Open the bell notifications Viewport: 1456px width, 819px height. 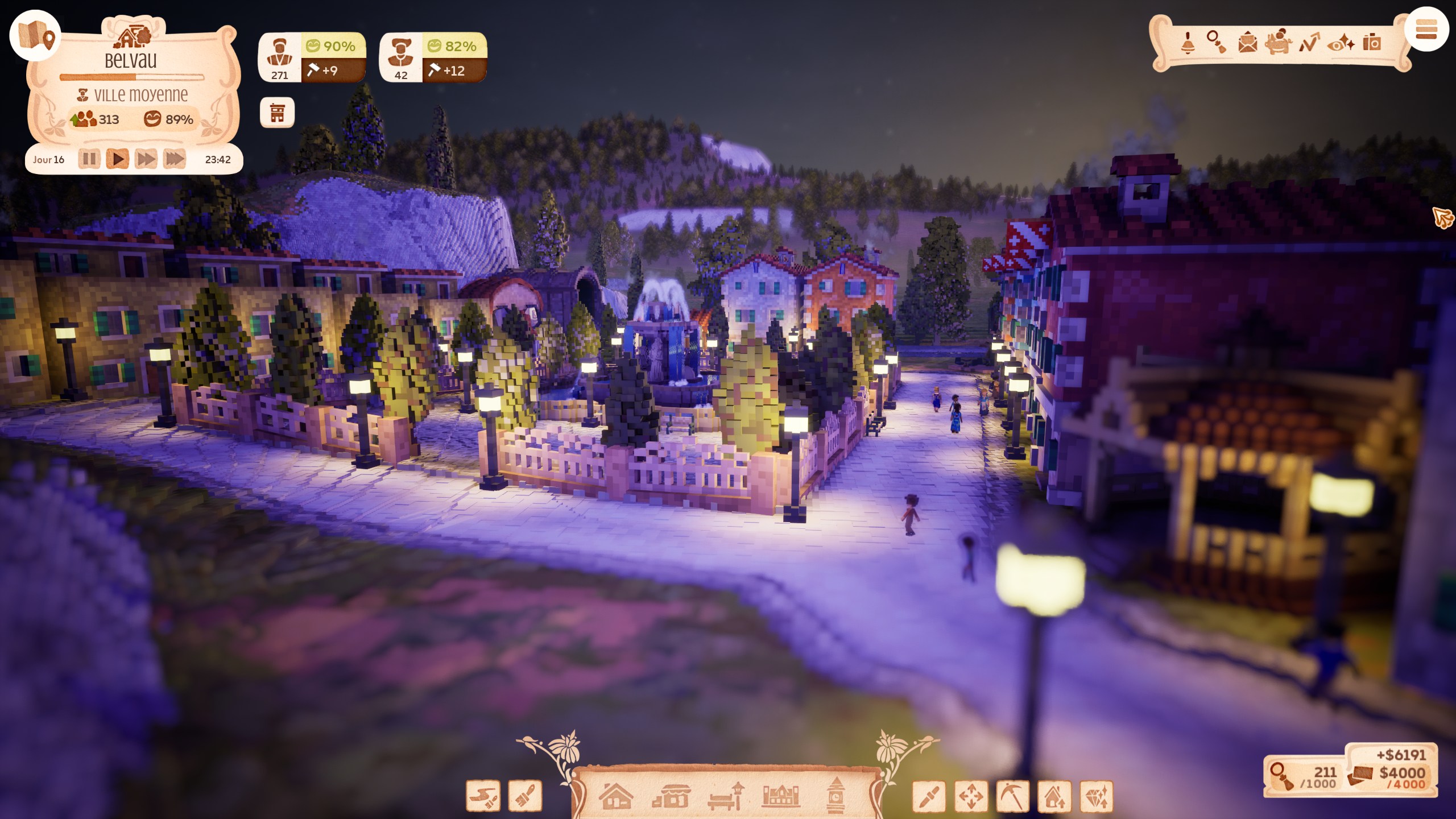click(1188, 43)
